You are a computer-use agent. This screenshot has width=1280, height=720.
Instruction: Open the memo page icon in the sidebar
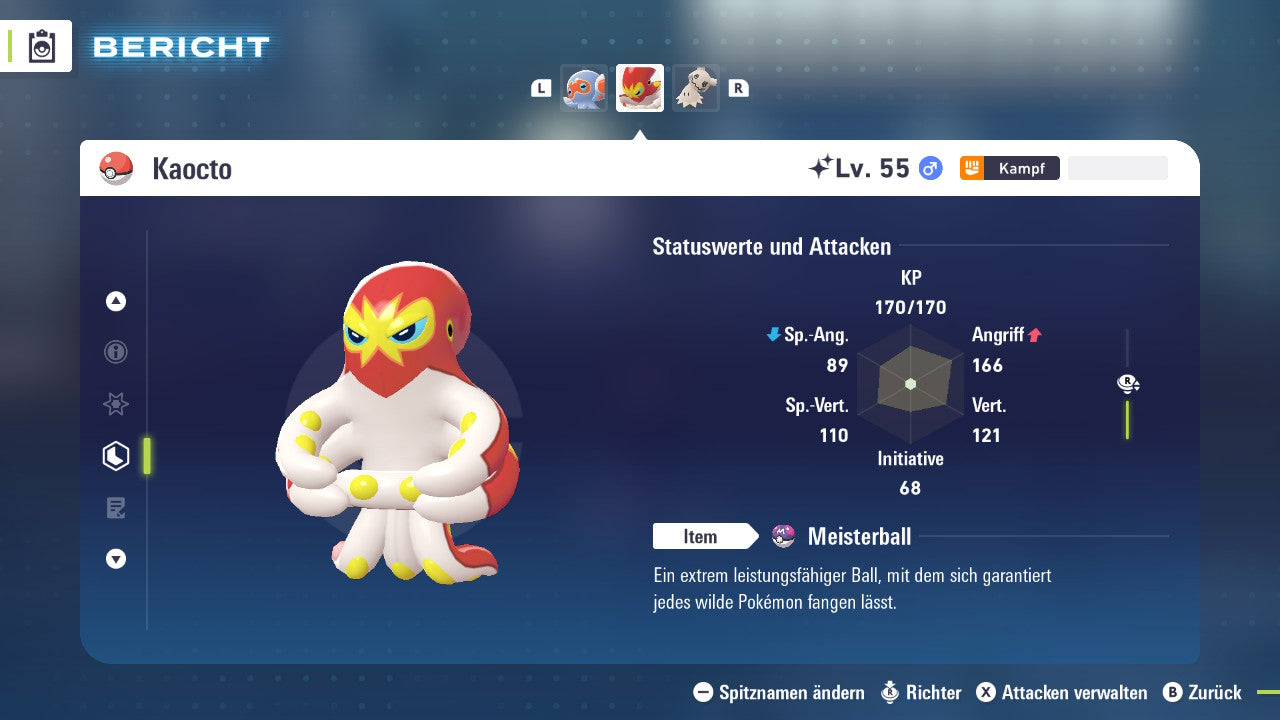[115, 508]
